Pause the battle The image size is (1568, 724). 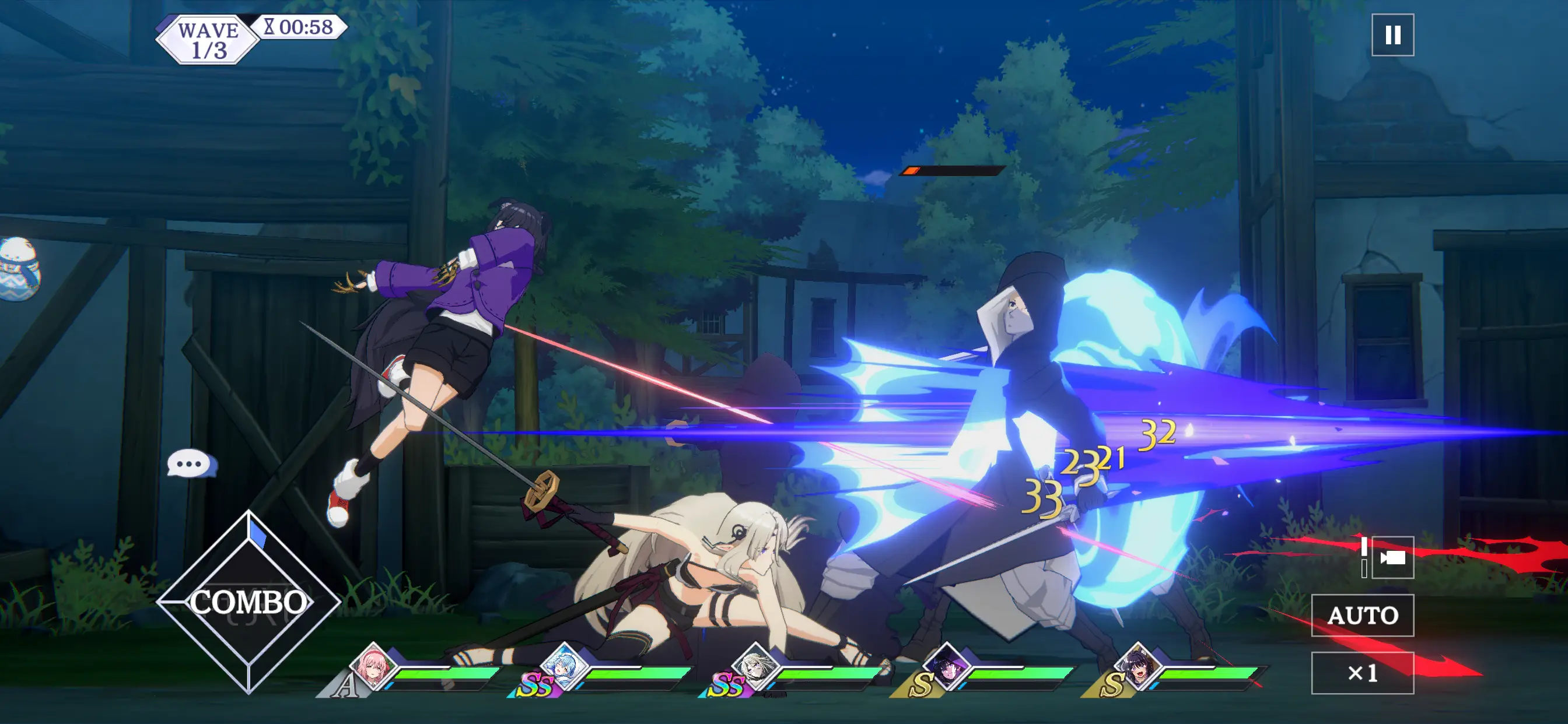(1392, 36)
